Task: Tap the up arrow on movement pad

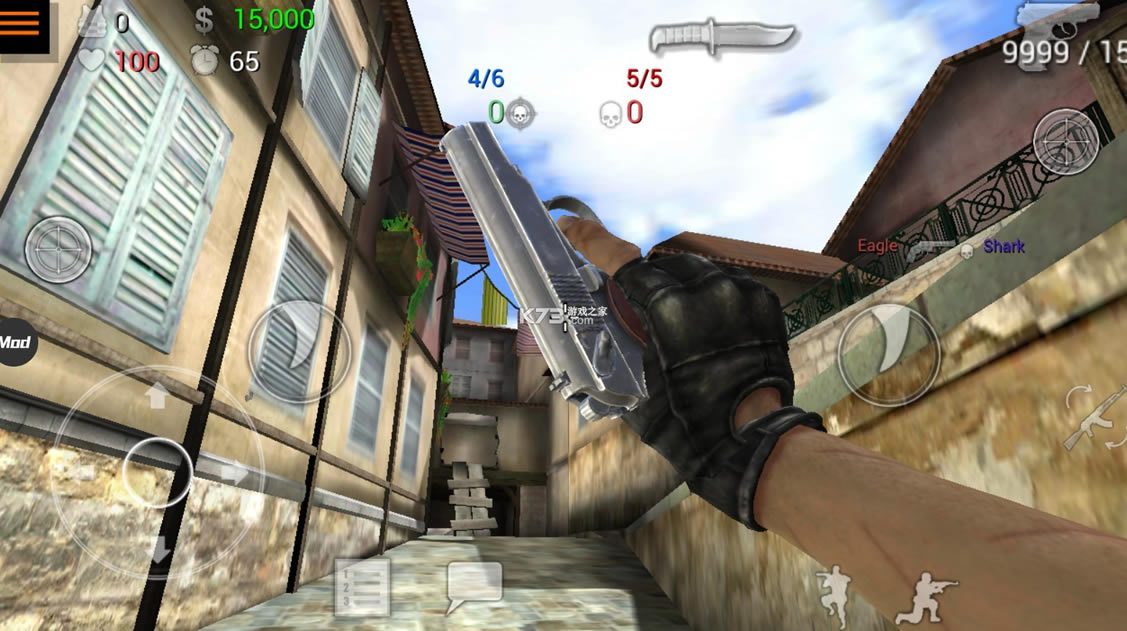Action: click(x=157, y=398)
